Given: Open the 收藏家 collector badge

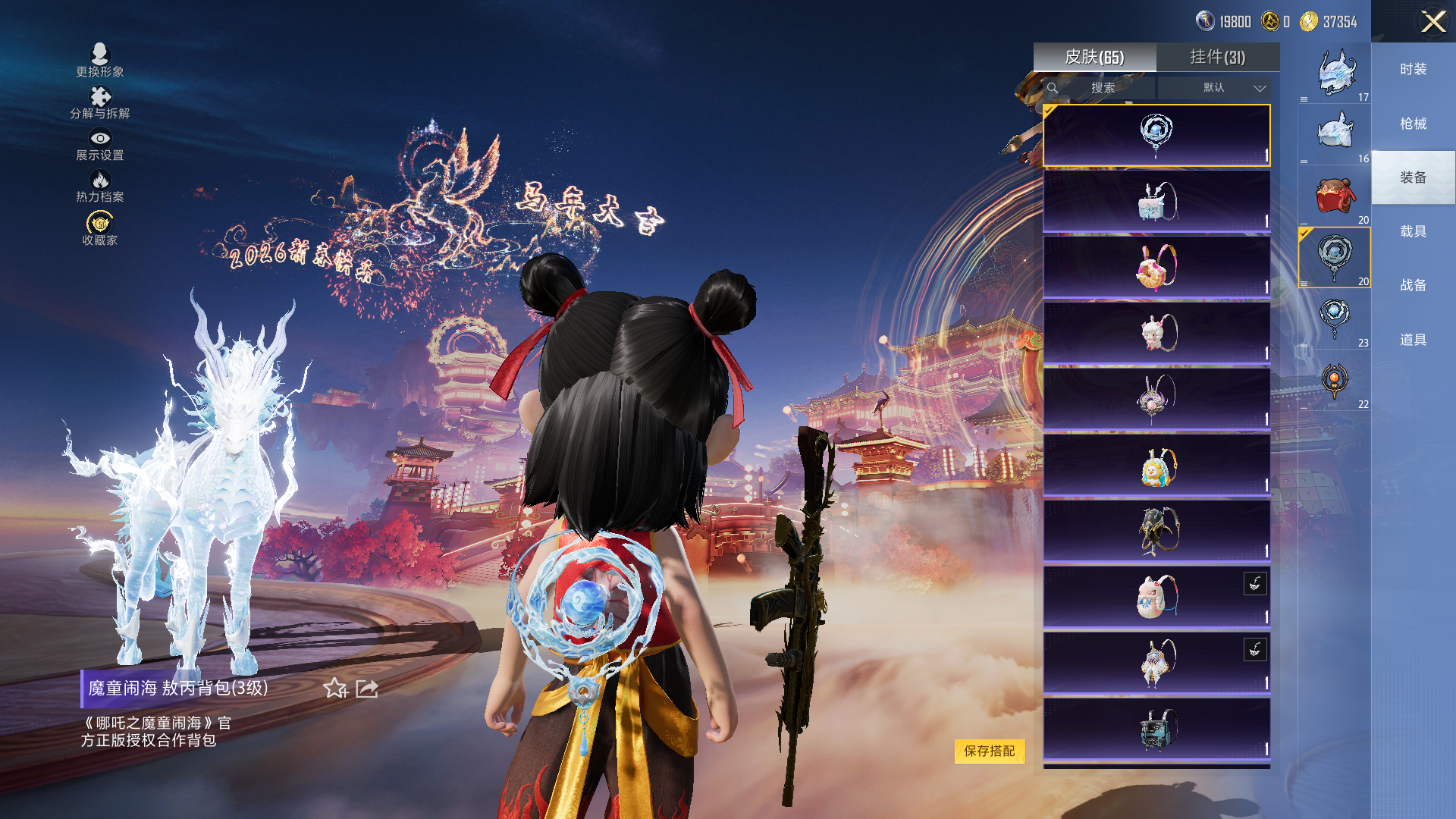Looking at the screenshot, I should coord(100,228).
